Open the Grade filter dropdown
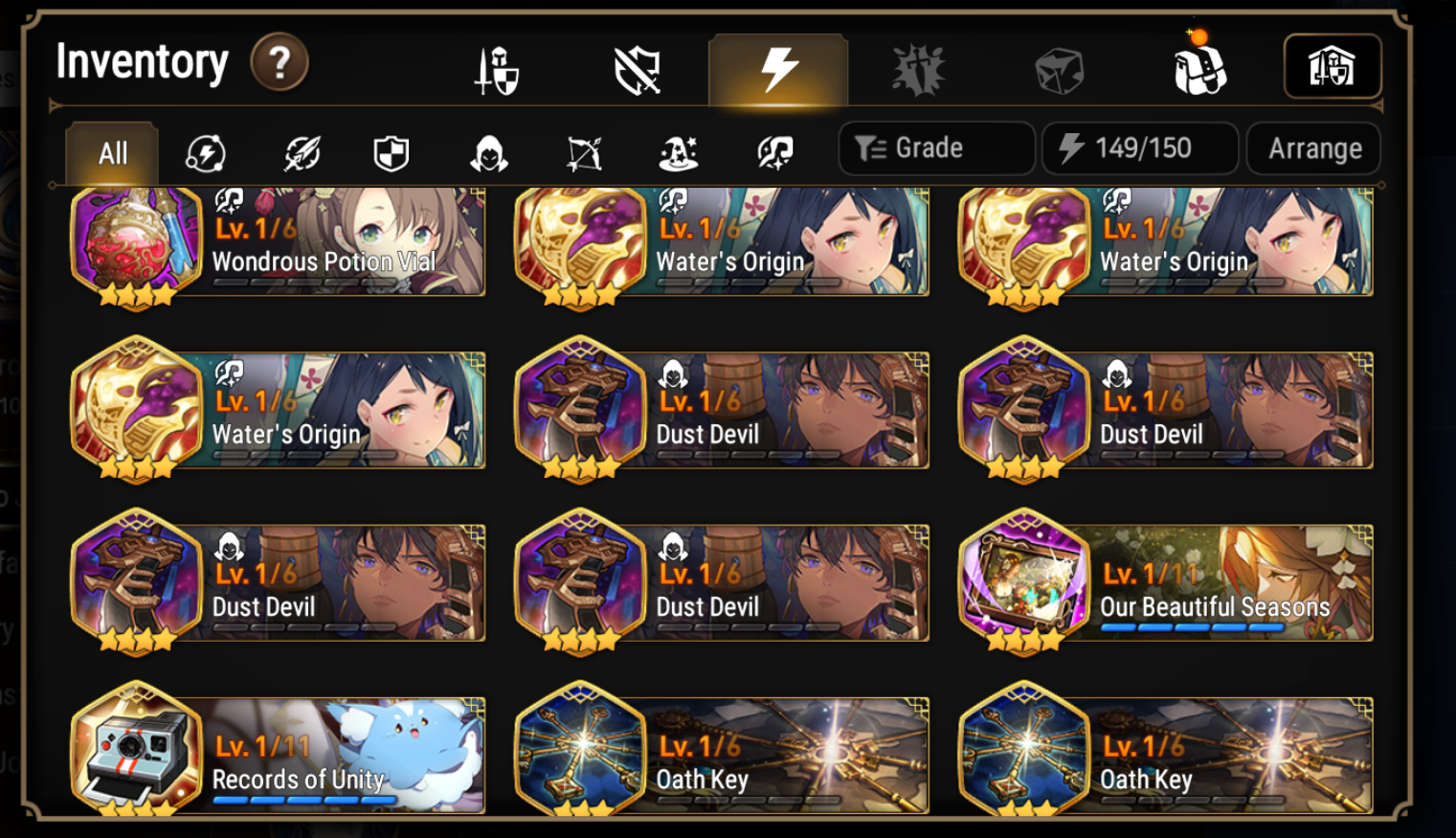Image resolution: width=1456 pixels, height=838 pixels. coord(935,147)
